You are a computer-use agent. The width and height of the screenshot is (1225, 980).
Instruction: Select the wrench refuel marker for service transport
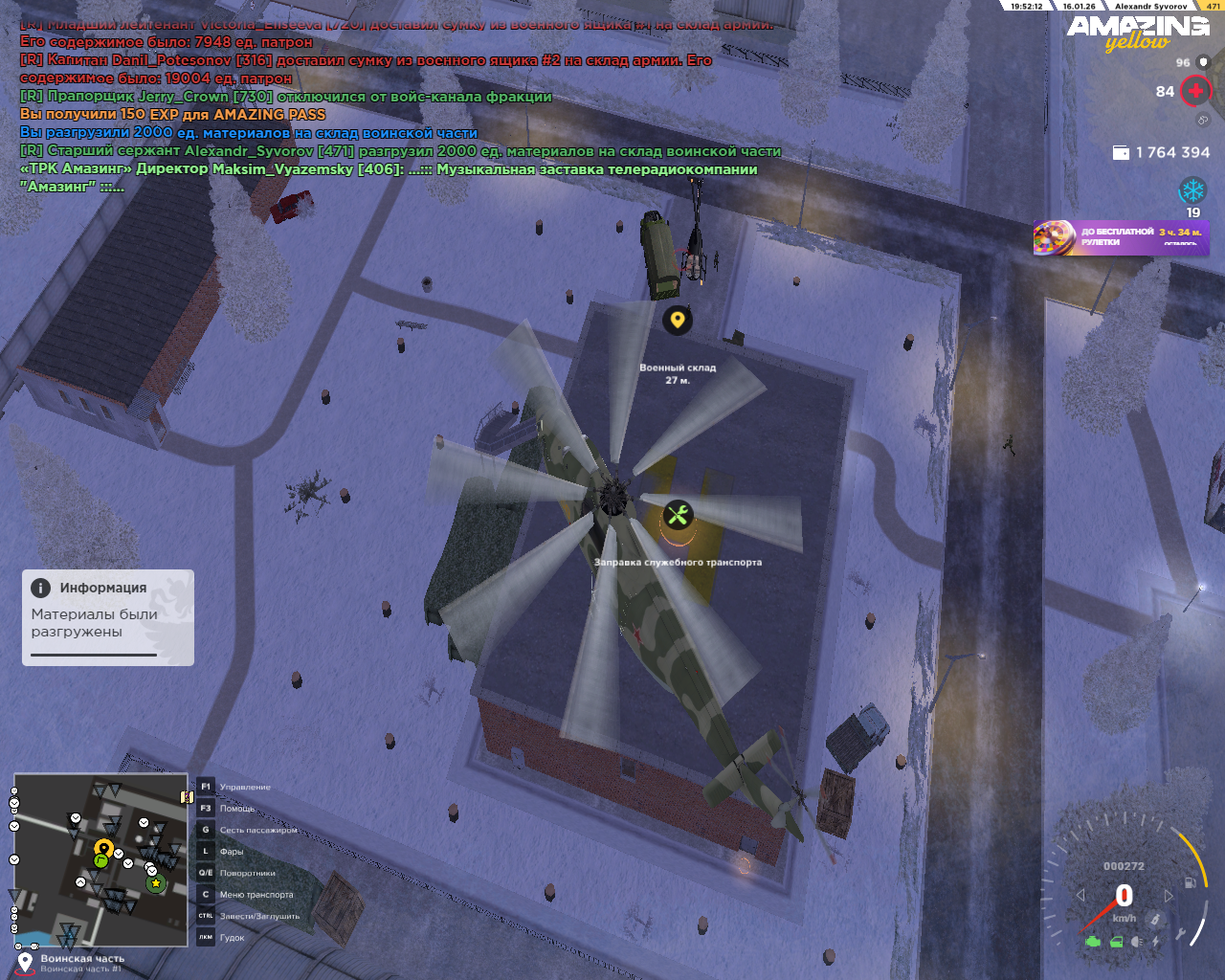tap(678, 516)
